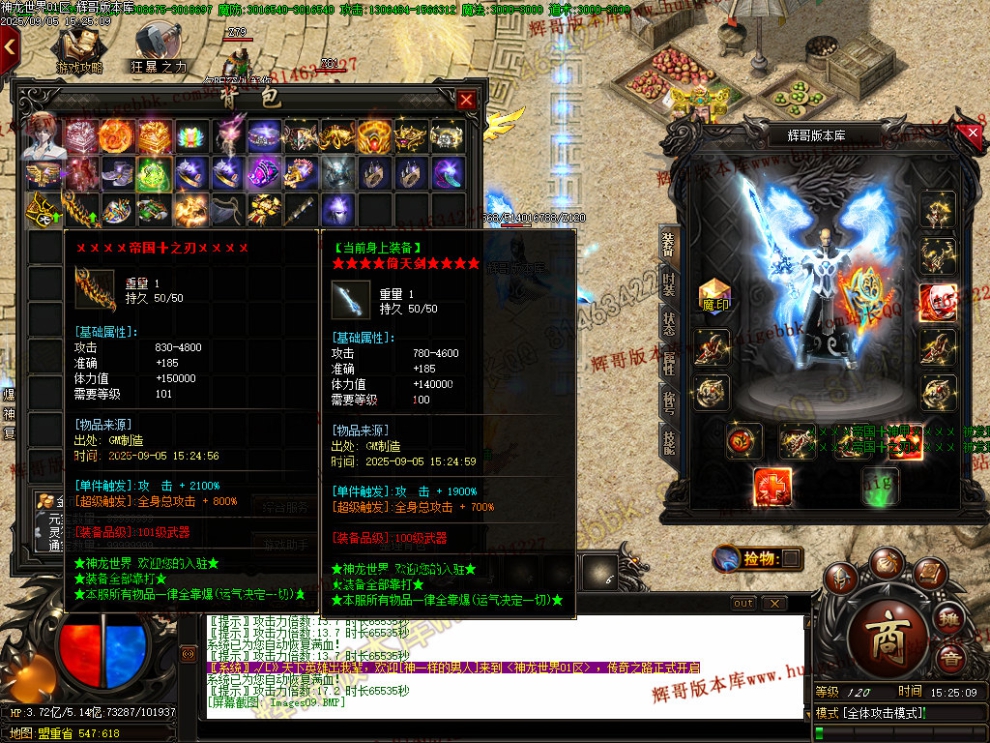This screenshot has height=743, width=990.
Task: Switch to the 状态 status tab
Action: (668, 322)
